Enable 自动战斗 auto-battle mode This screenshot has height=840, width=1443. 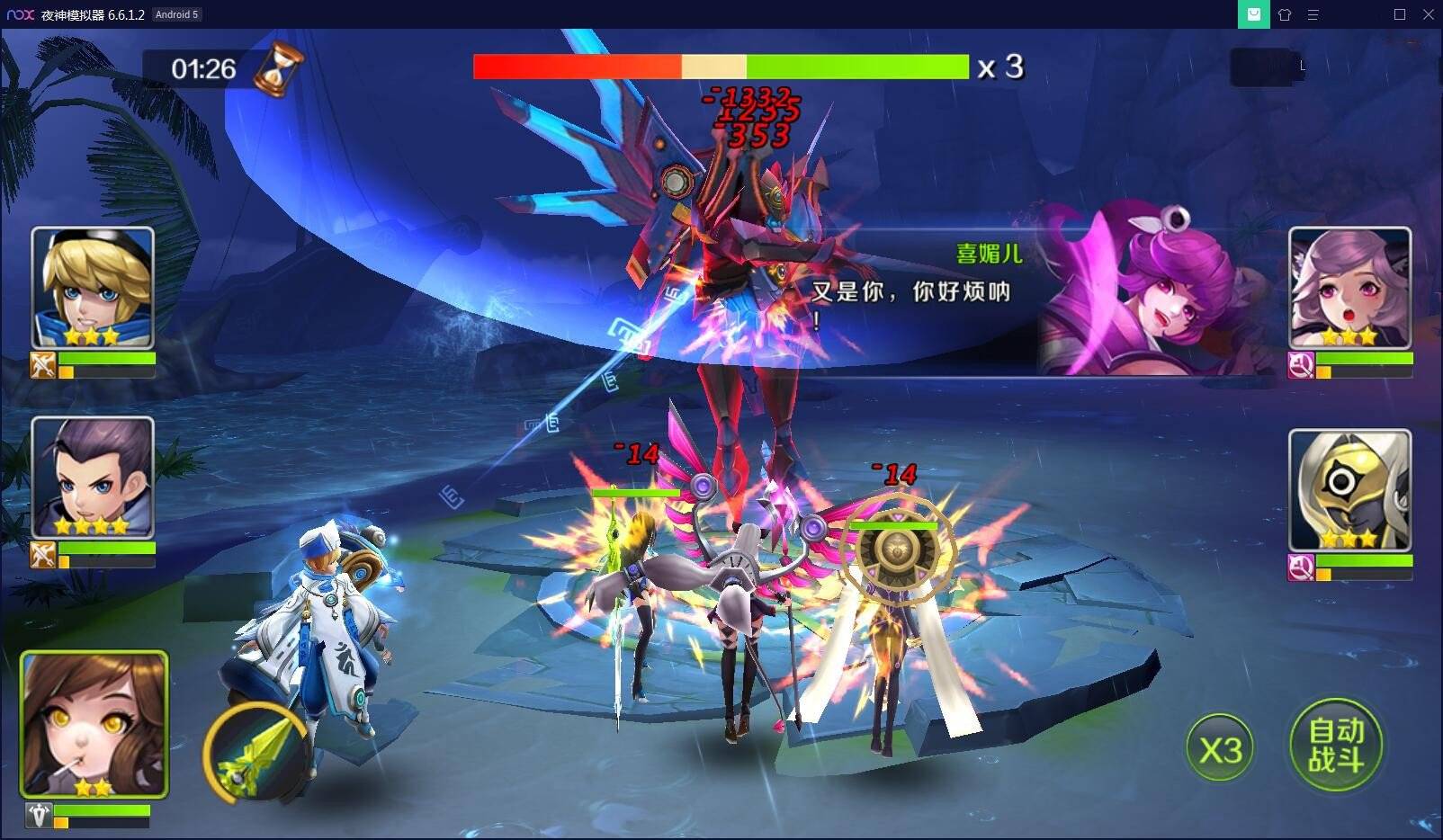[1335, 742]
